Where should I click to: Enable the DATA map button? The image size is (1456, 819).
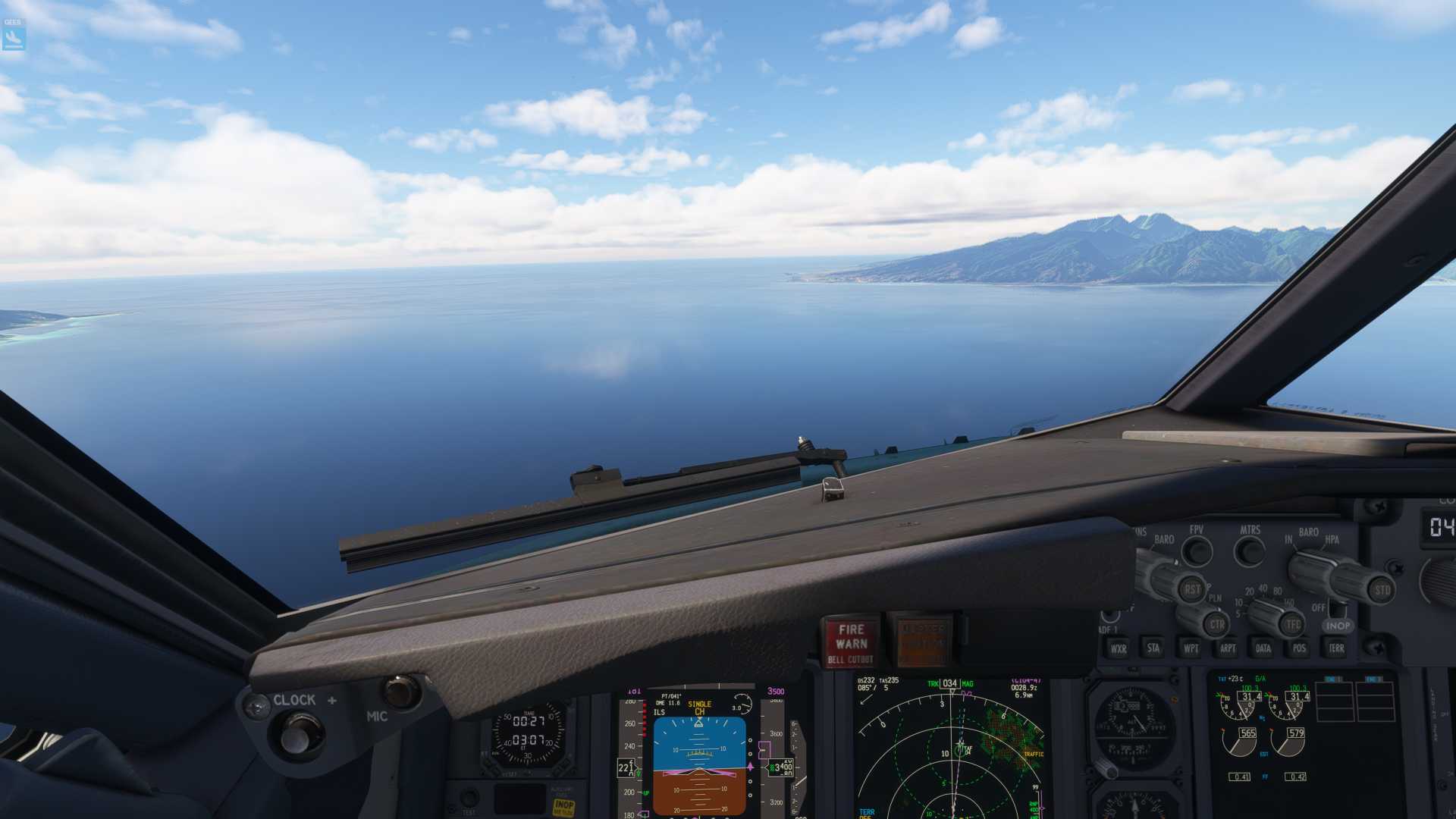(1263, 648)
